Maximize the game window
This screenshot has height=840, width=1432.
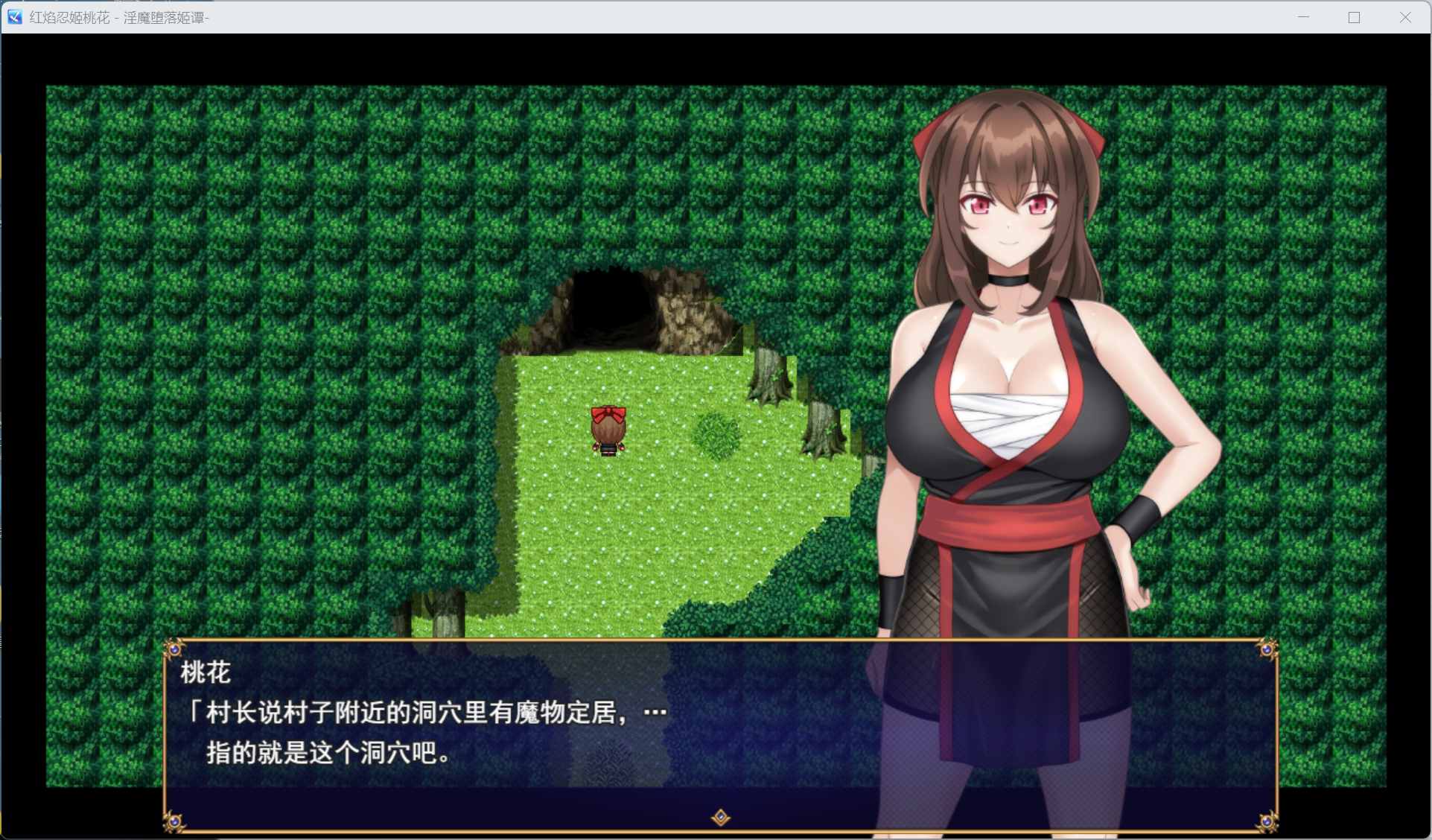pos(1353,17)
